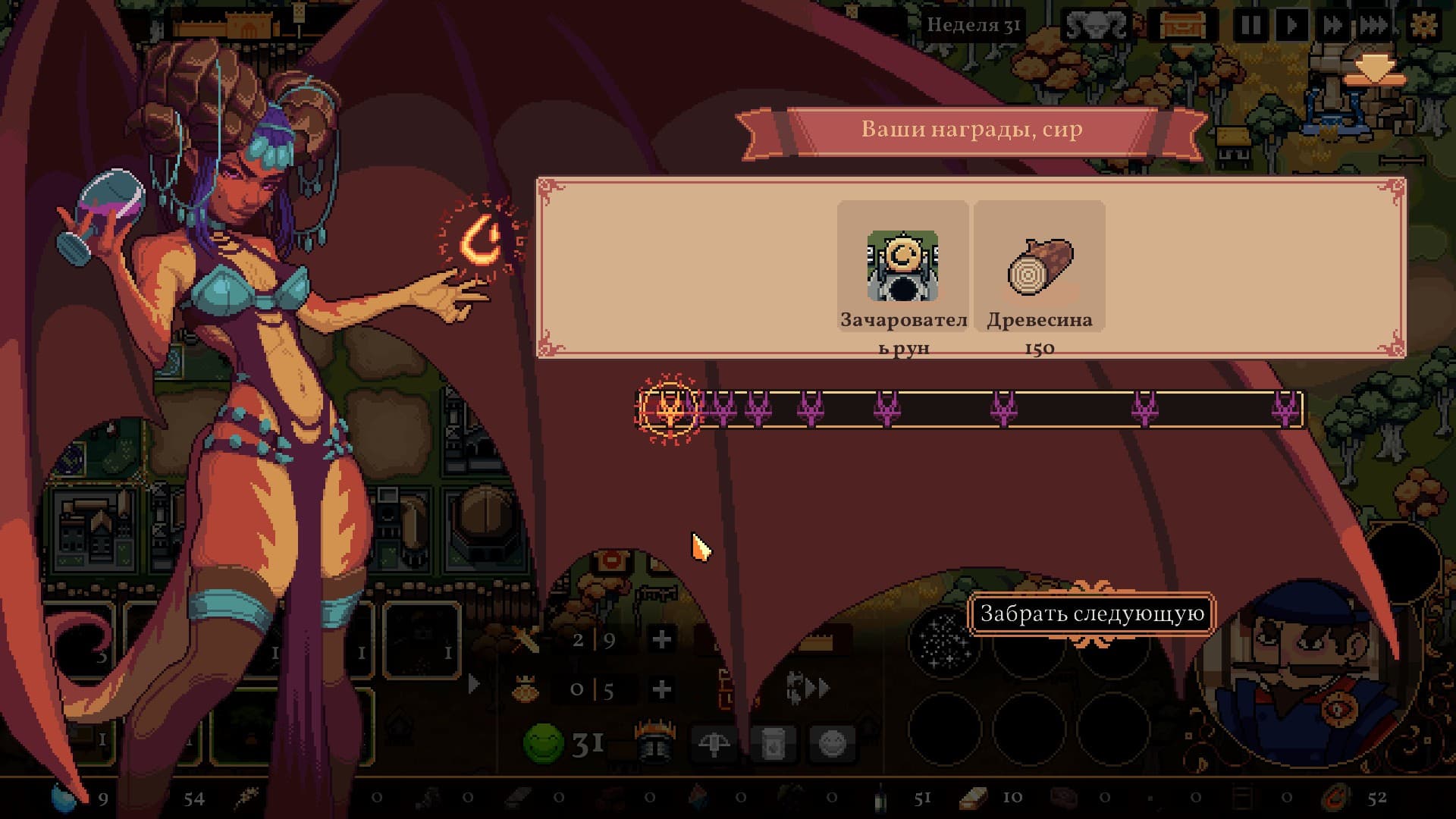Open the treasure chest menu icon

[x=1181, y=26]
